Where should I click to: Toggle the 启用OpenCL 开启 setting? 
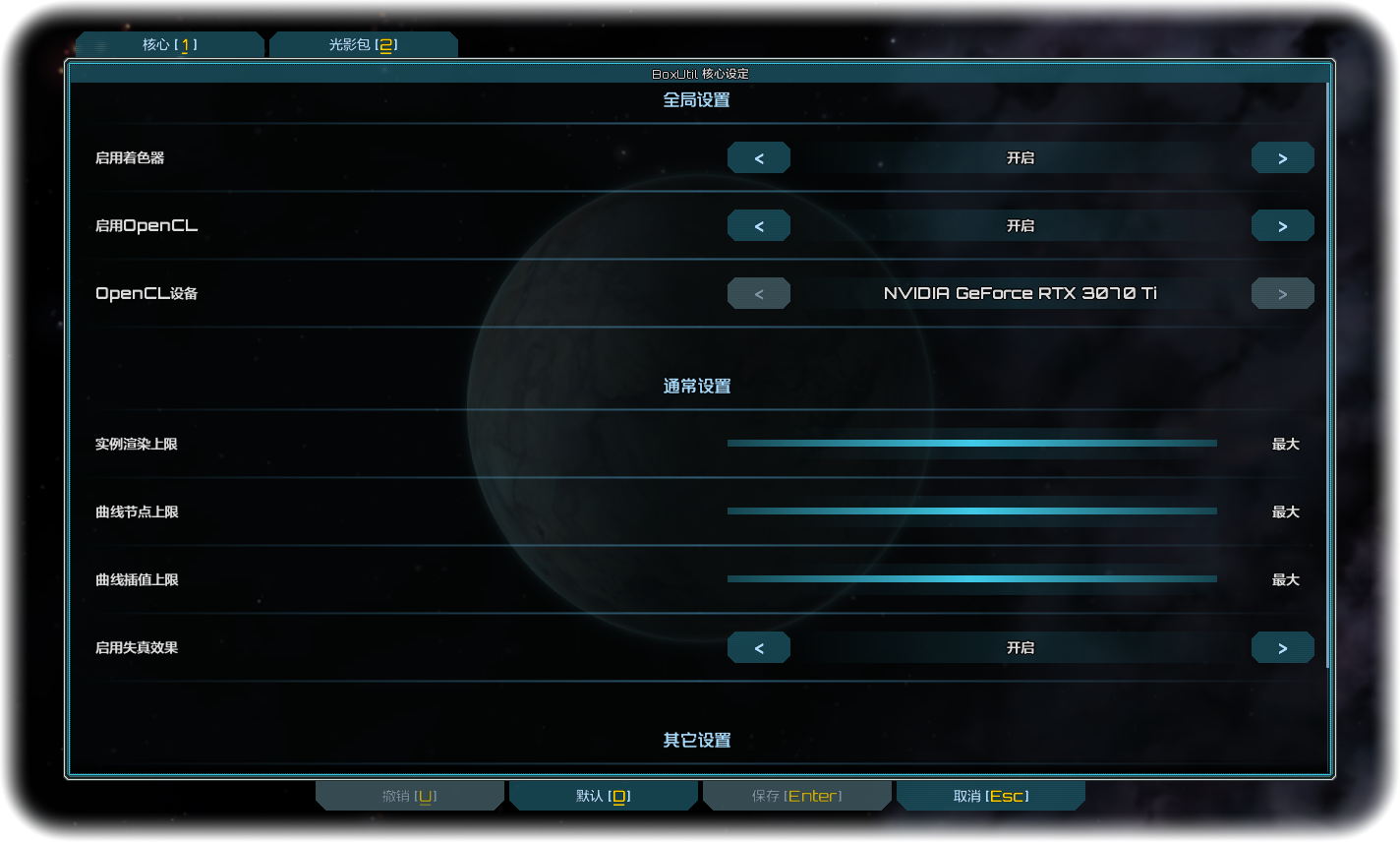click(x=1021, y=225)
